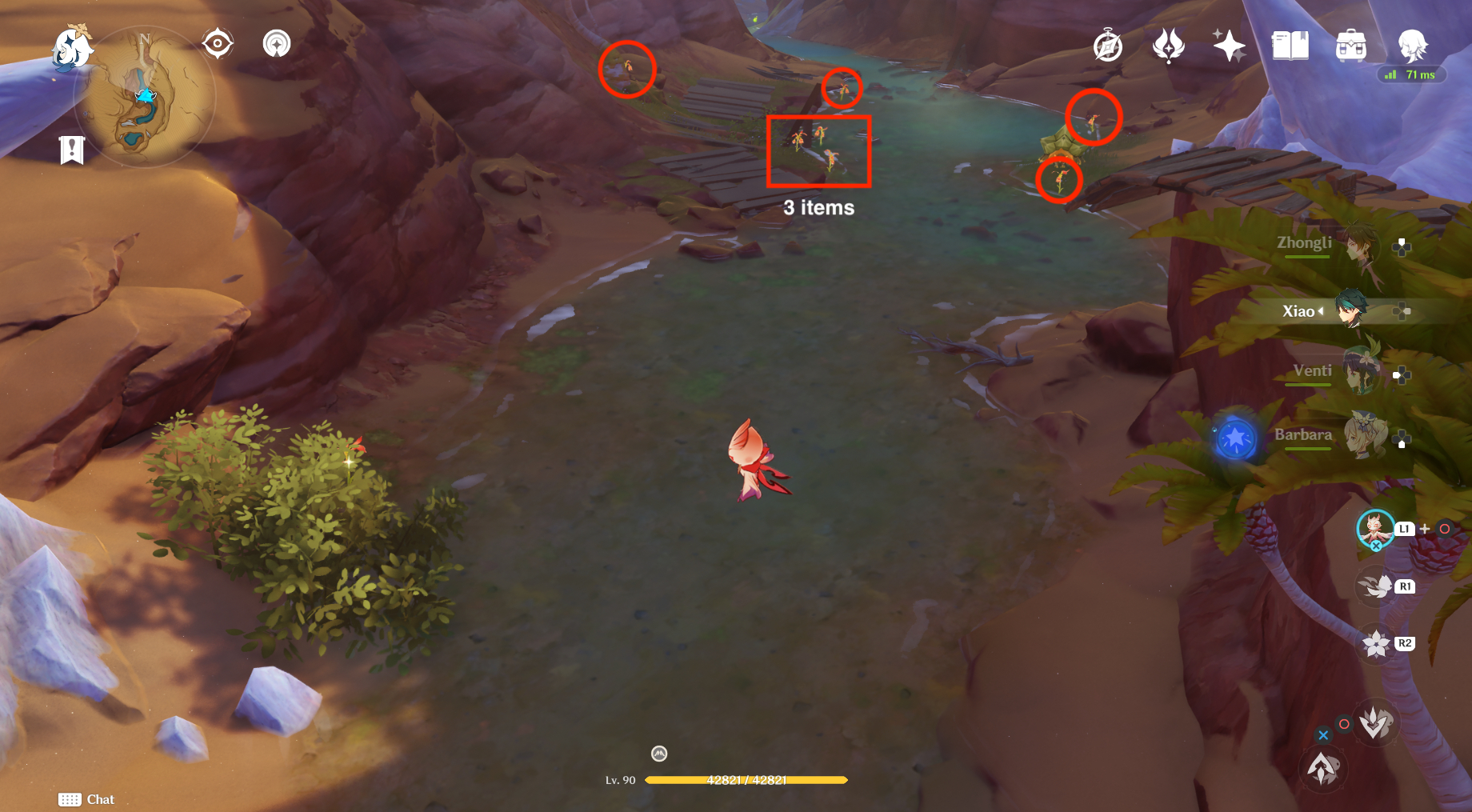Open the co-op broadcast icon
Image resolution: width=1472 pixels, height=812 pixels.
(276, 42)
